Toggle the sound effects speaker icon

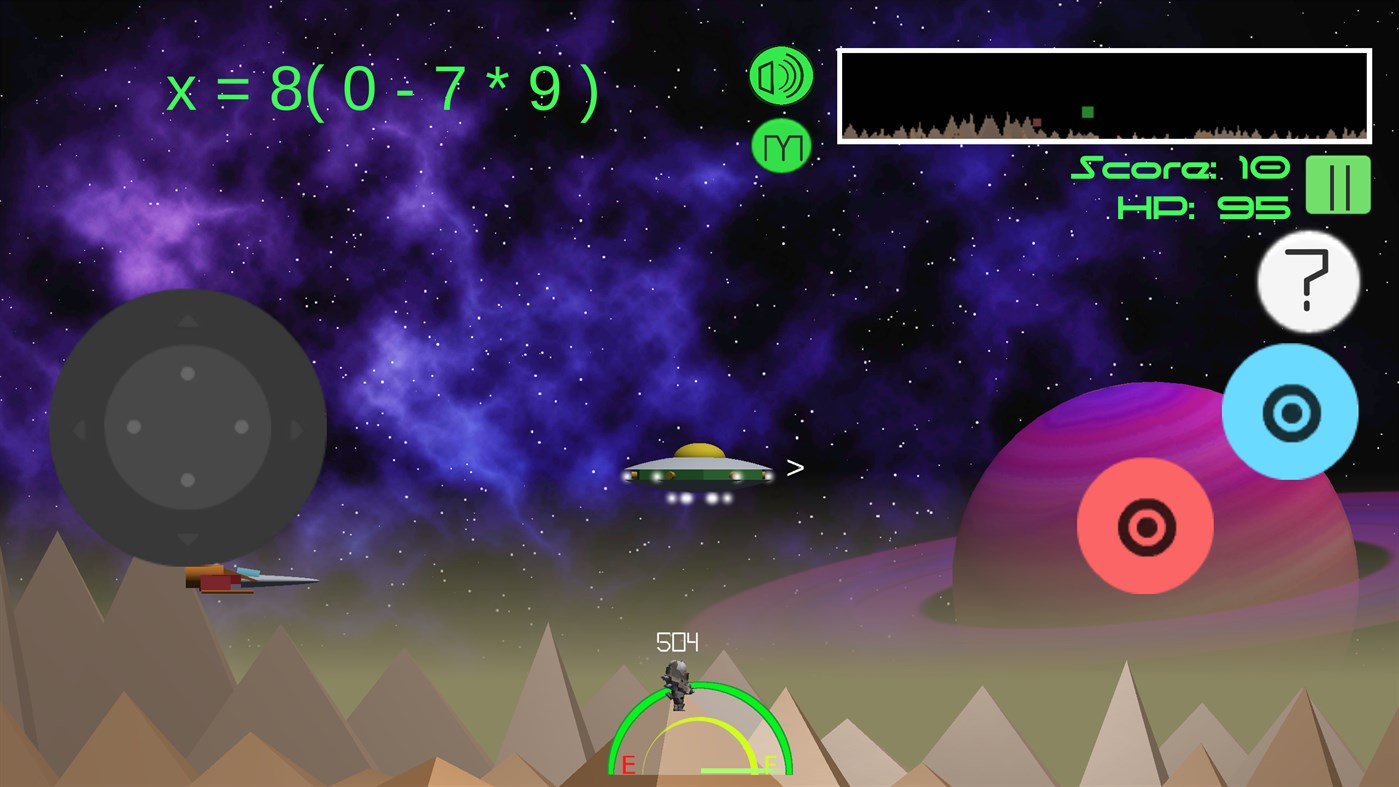click(781, 74)
